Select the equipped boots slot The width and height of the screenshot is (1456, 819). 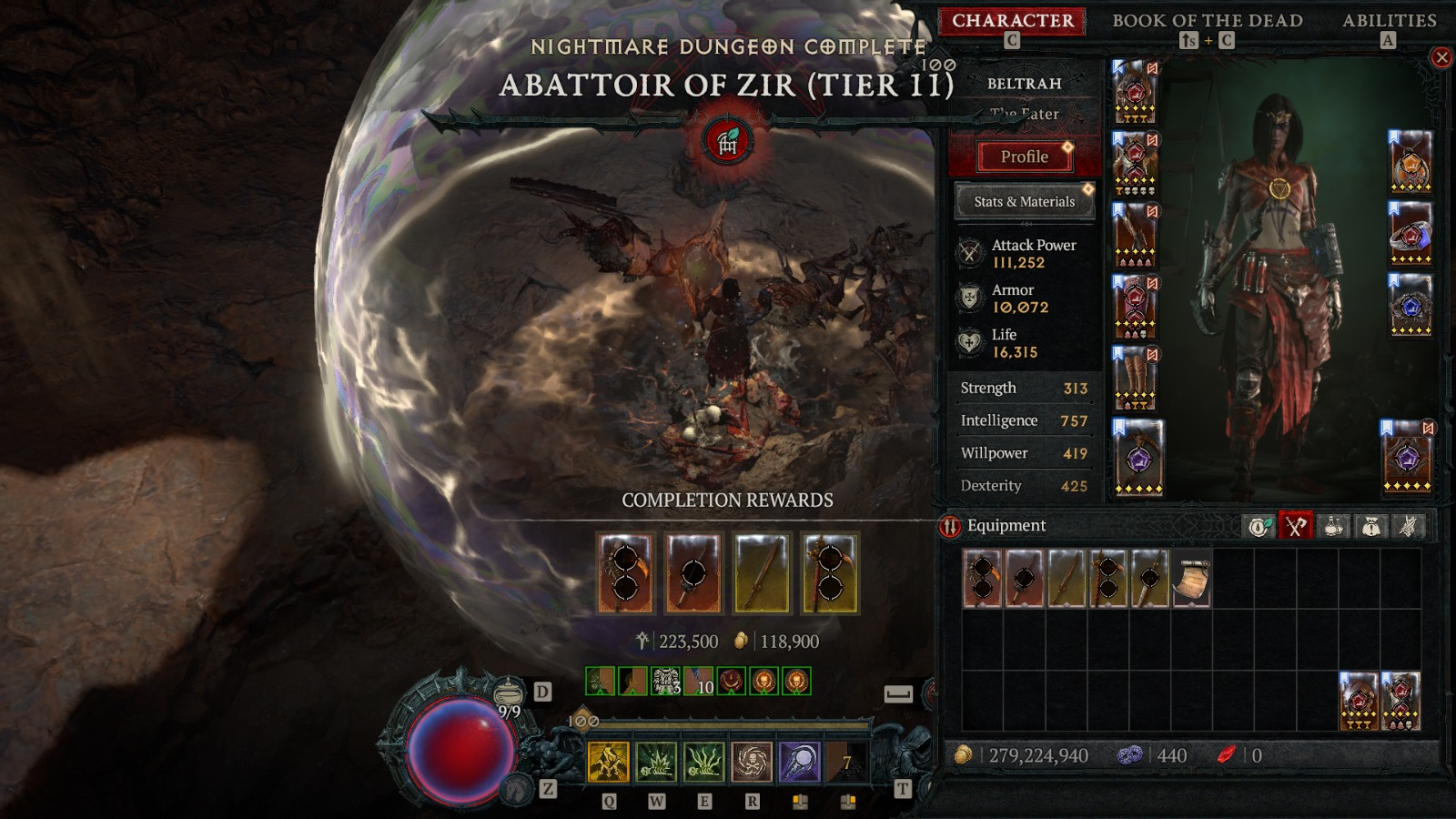pyautogui.click(x=1135, y=378)
